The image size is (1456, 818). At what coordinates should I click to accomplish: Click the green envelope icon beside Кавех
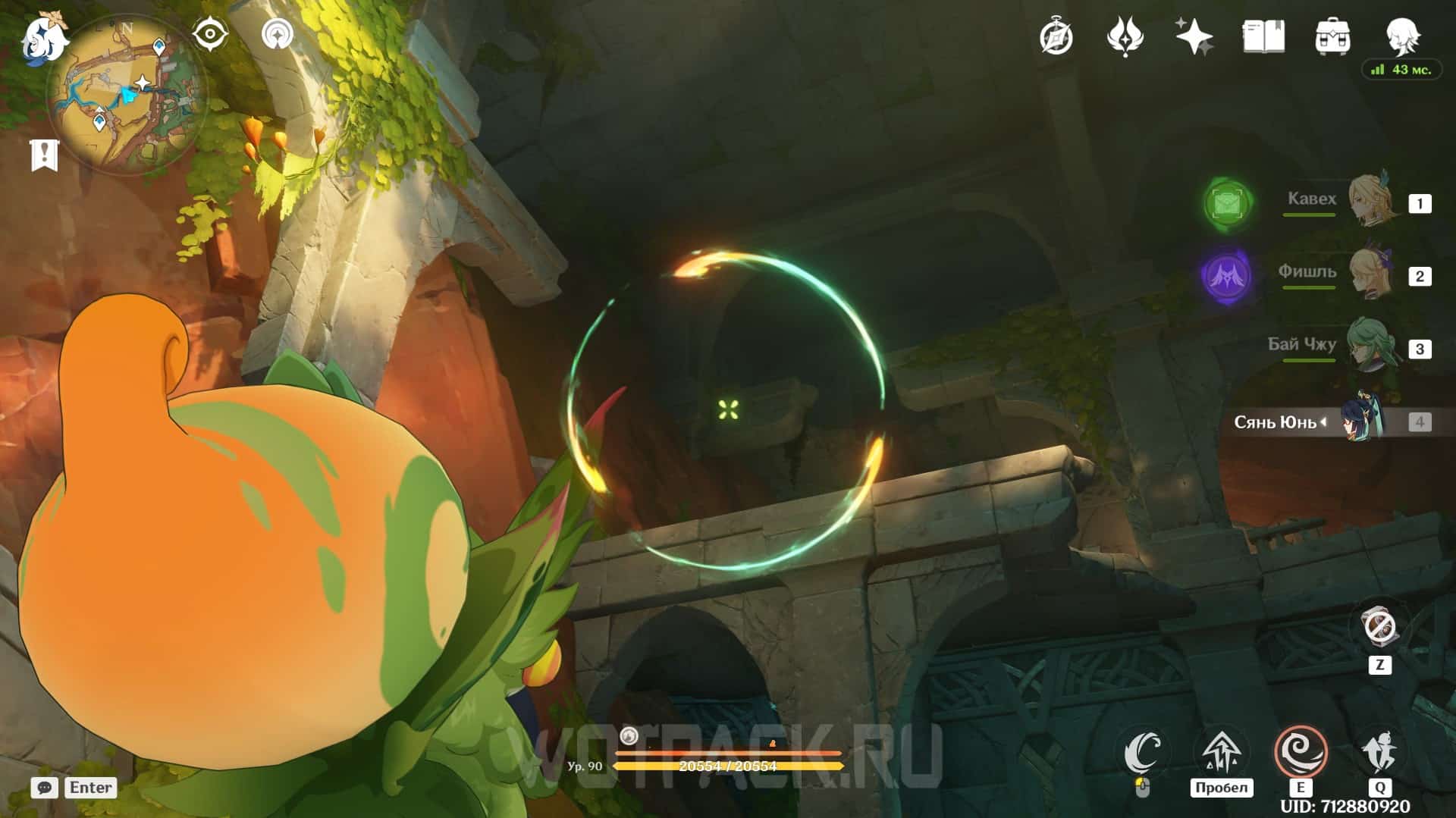[1228, 202]
